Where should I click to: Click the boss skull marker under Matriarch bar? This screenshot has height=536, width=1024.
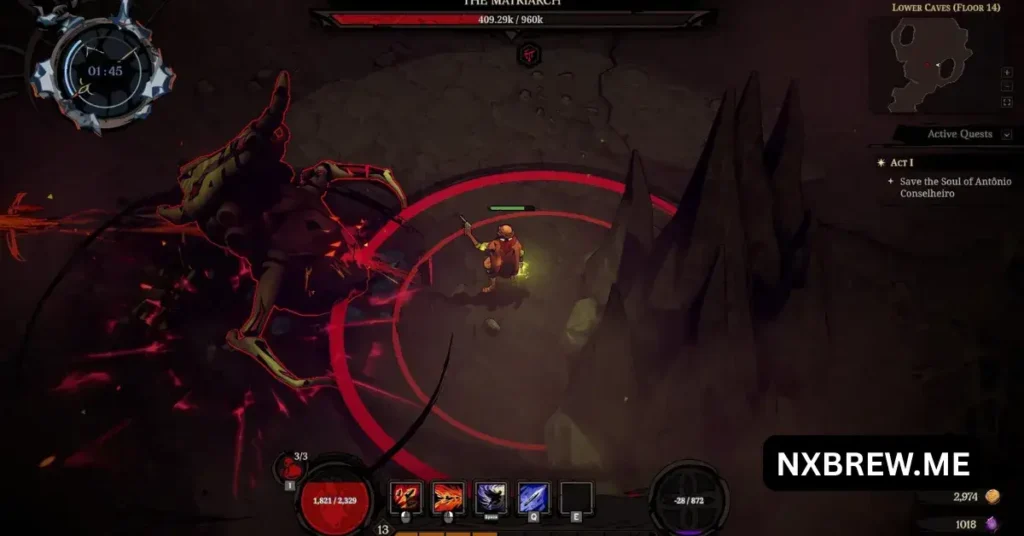[x=529, y=55]
